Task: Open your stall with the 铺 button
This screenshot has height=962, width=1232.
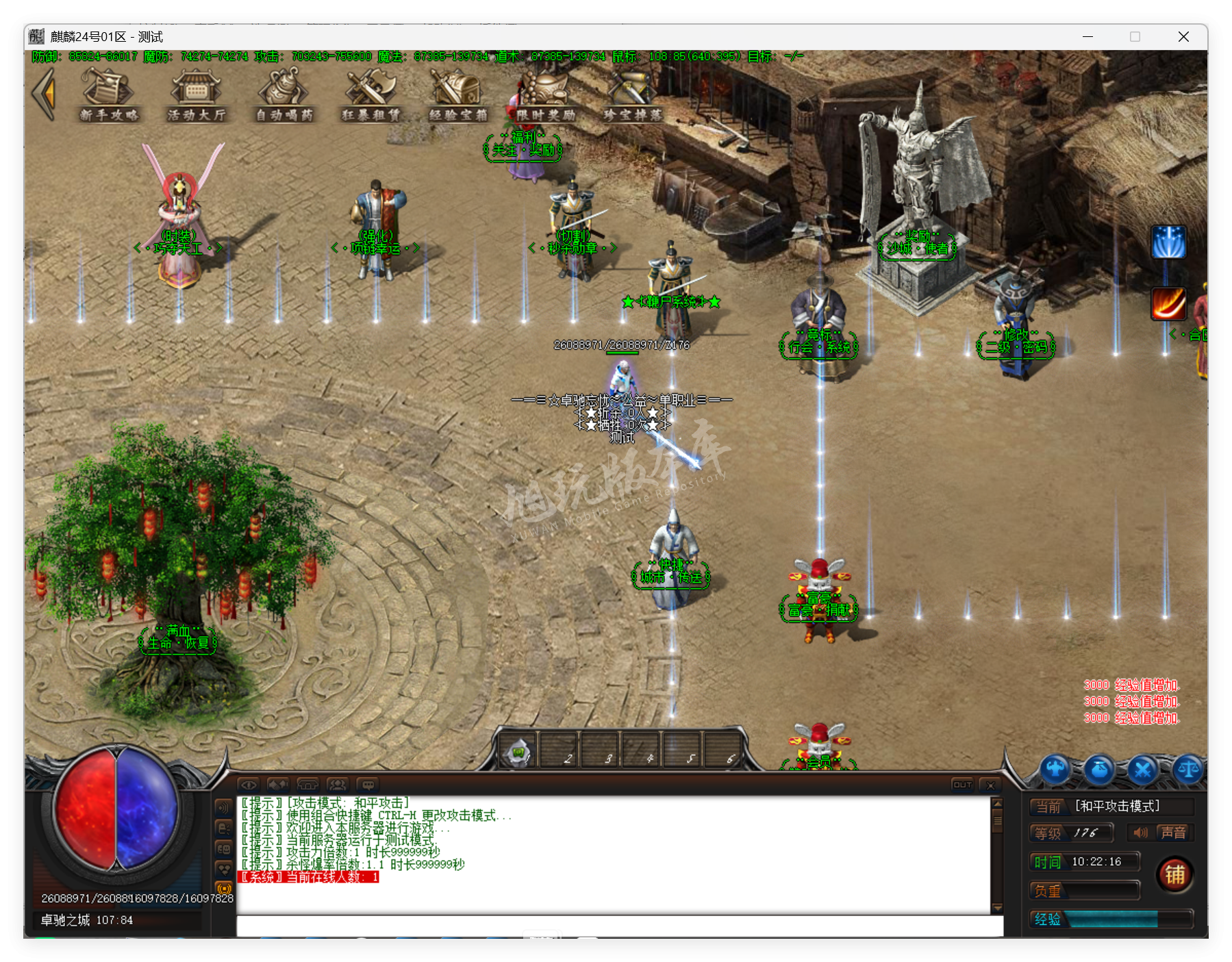Action: click(1176, 874)
